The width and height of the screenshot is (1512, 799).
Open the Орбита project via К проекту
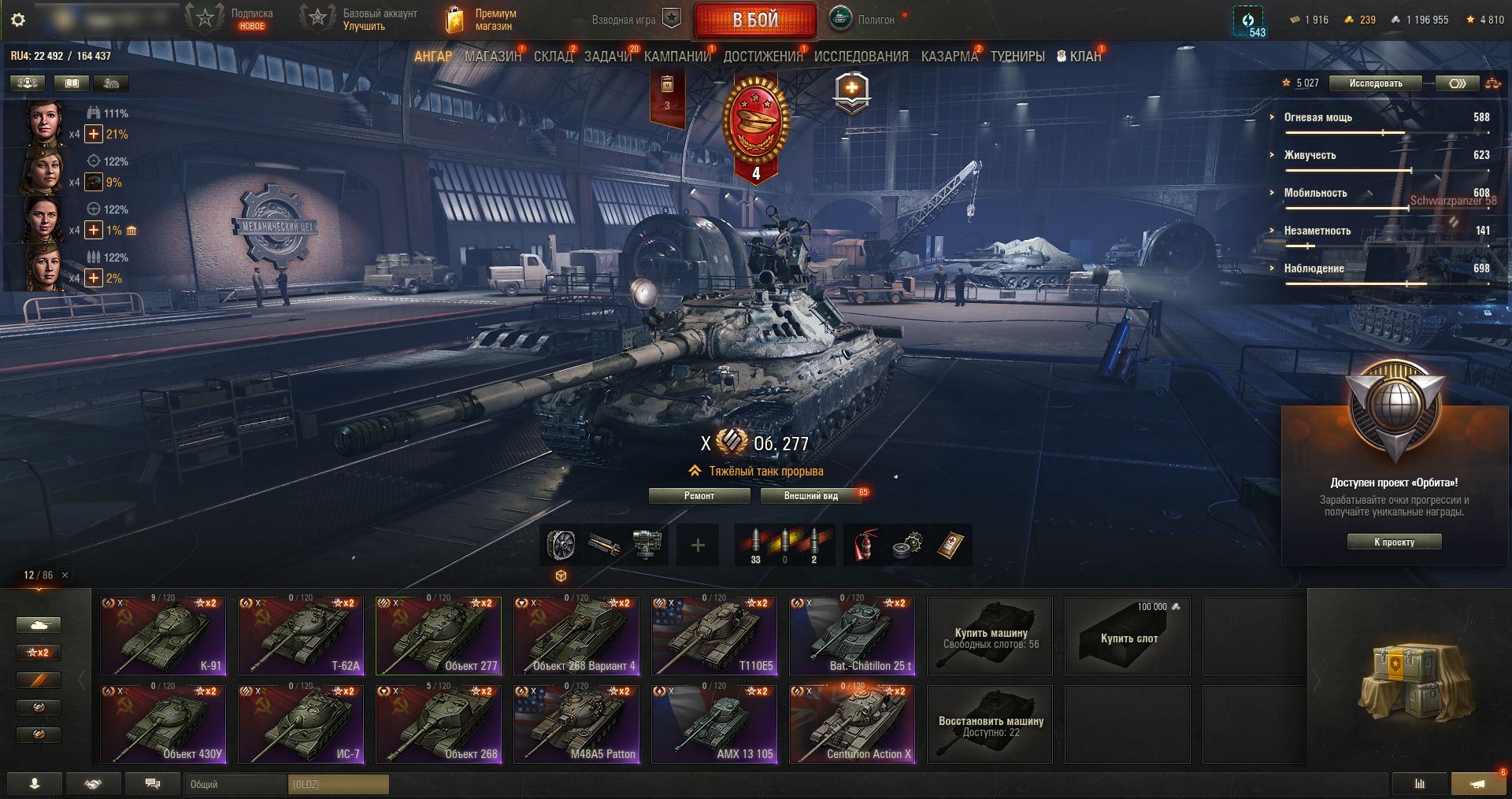click(1394, 542)
